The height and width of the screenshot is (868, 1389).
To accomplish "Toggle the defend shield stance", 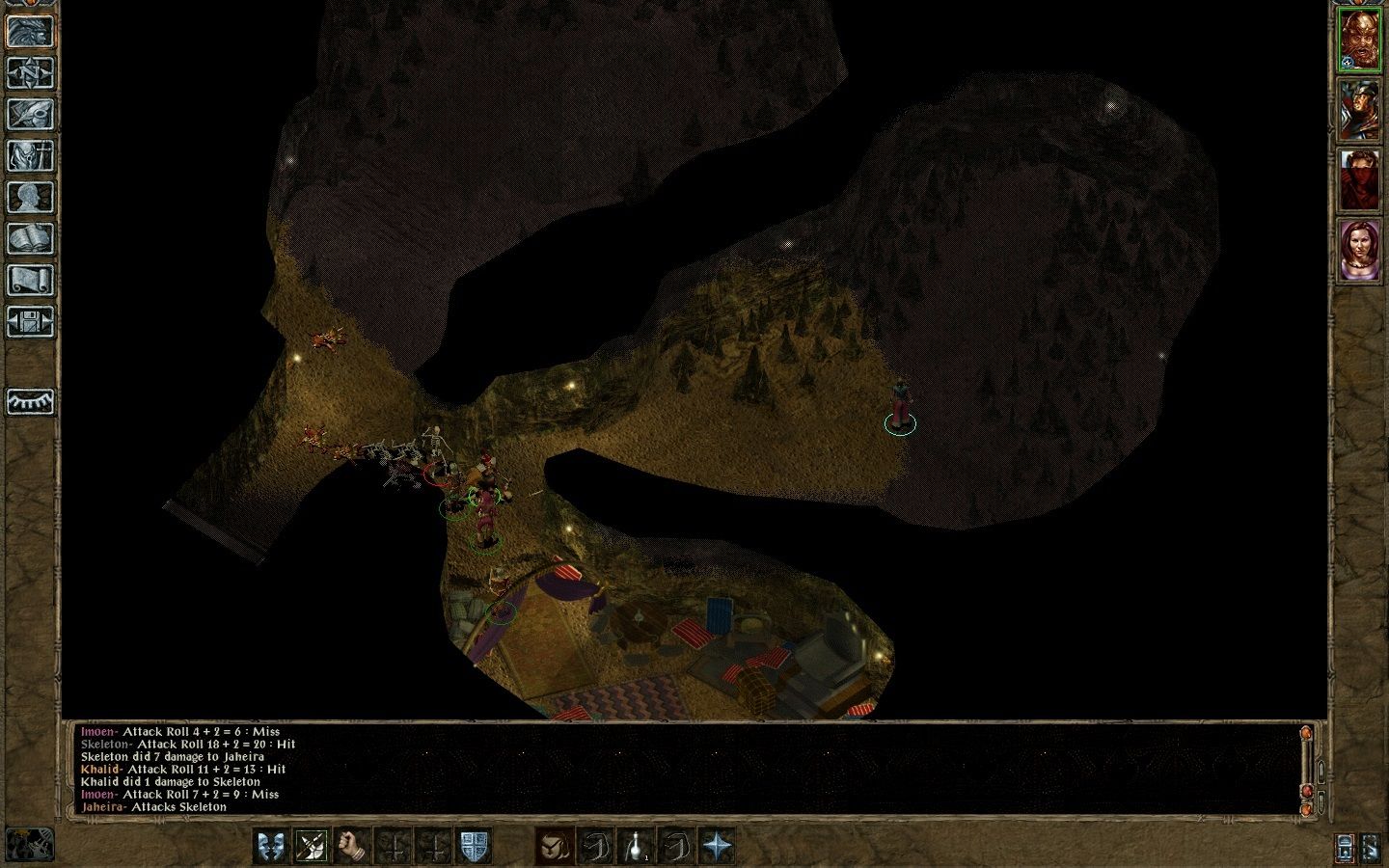I will coord(474,844).
